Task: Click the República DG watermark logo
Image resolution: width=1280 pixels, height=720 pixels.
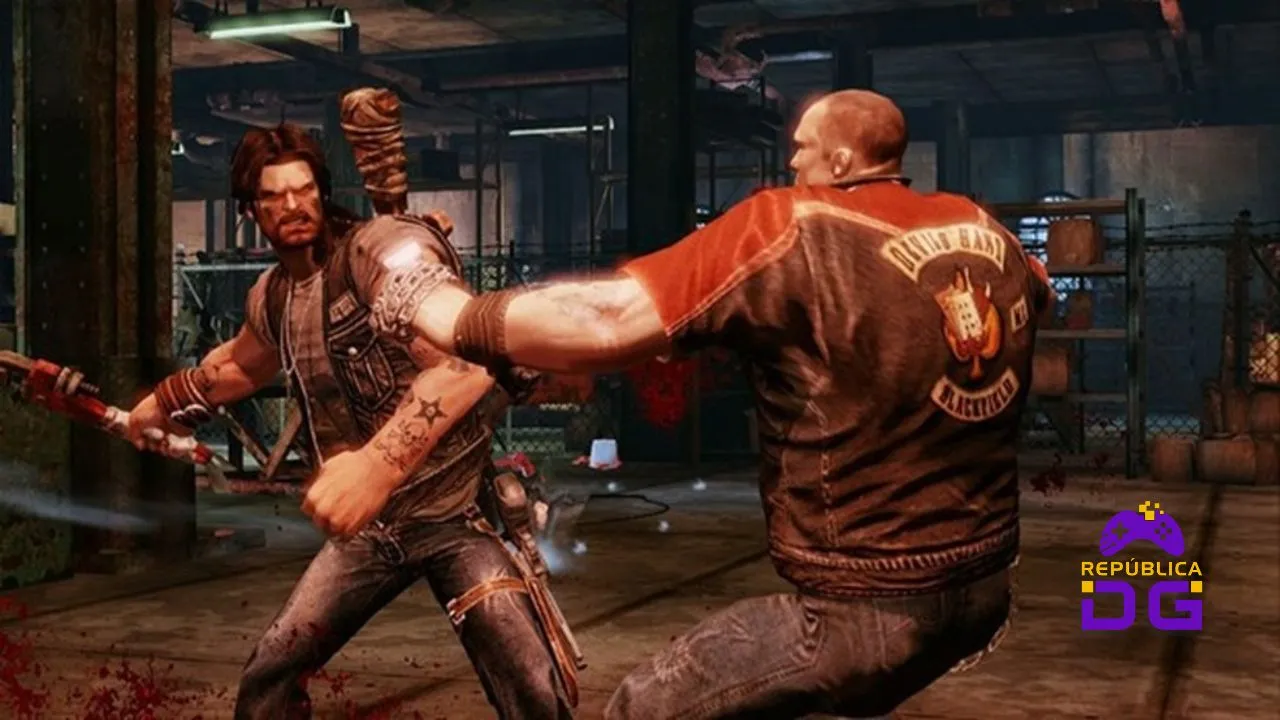Action: point(1141,568)
